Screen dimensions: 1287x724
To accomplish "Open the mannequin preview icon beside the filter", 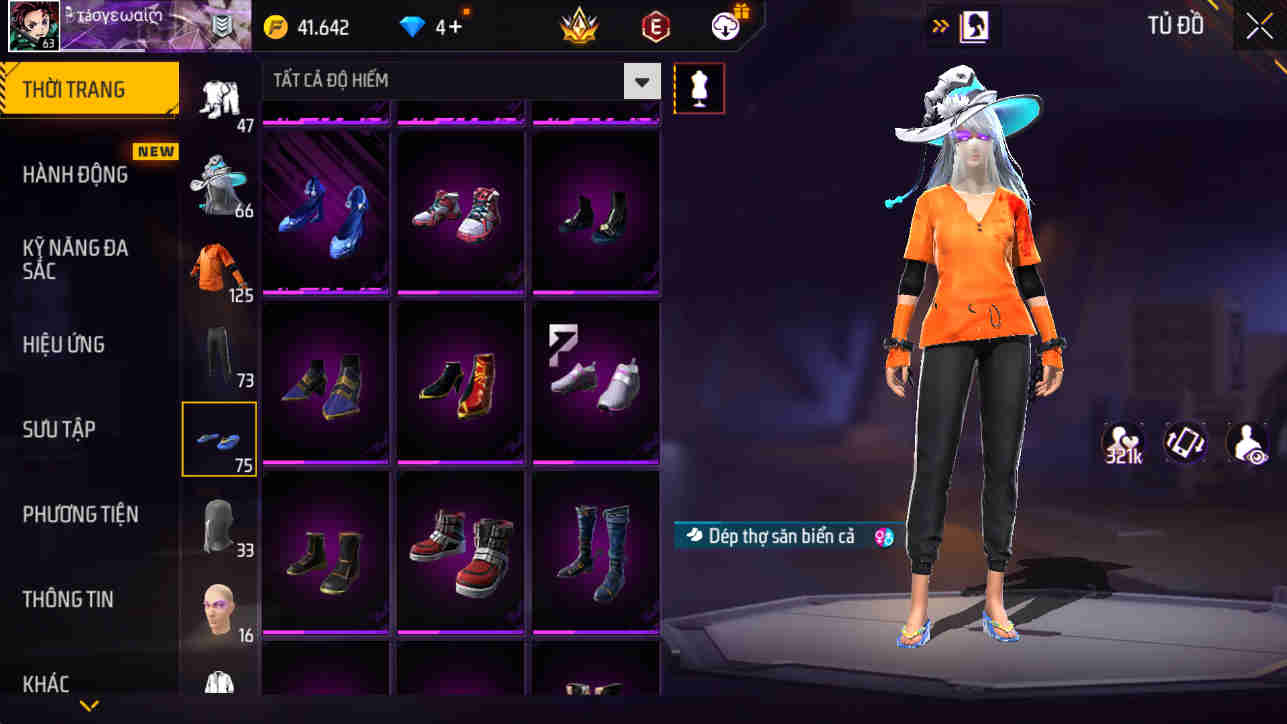I will coord(699,88).
